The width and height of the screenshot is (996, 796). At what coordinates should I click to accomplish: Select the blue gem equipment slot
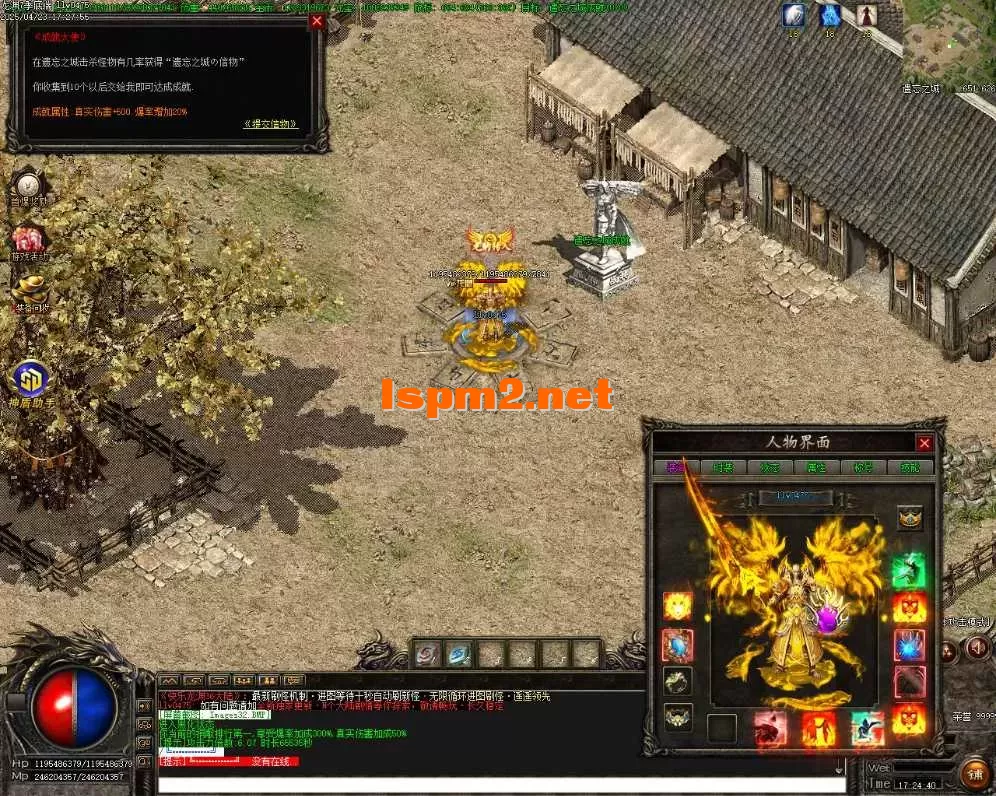click(x=677, y=645)
